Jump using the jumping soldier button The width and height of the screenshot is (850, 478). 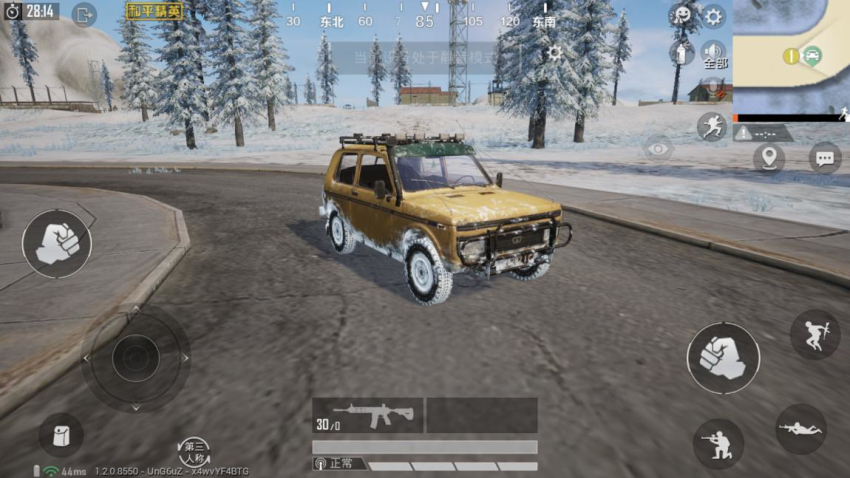(814, 334)
